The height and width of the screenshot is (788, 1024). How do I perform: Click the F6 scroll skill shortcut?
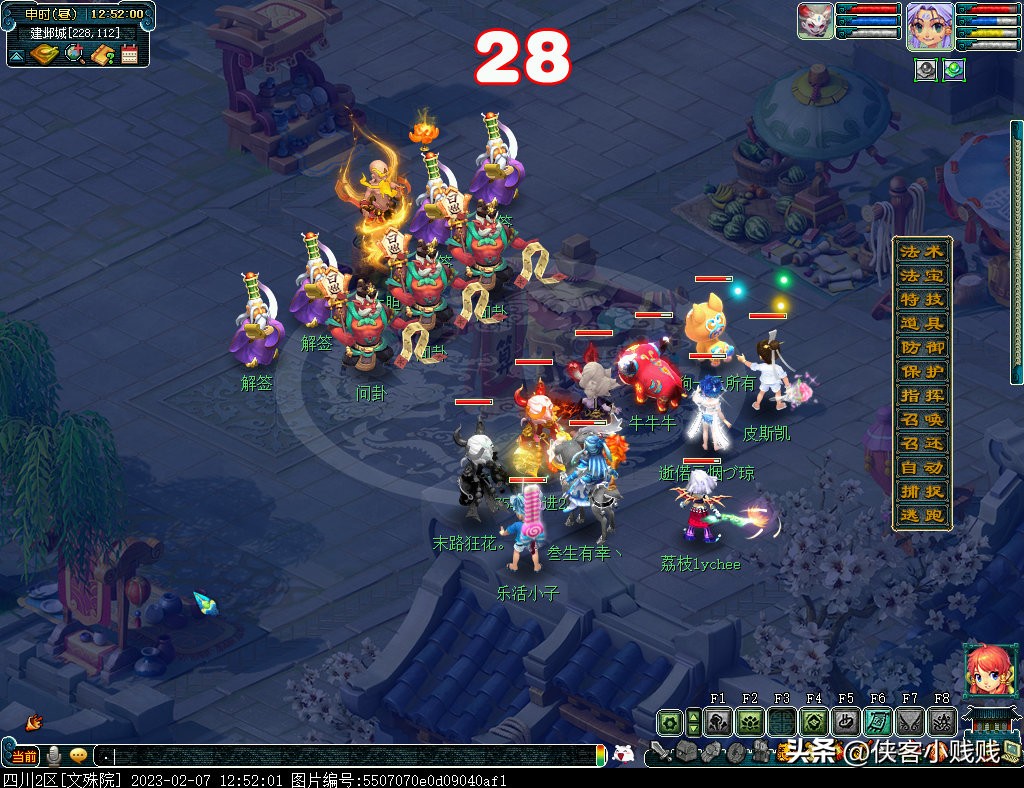click(x=877, y=722)
